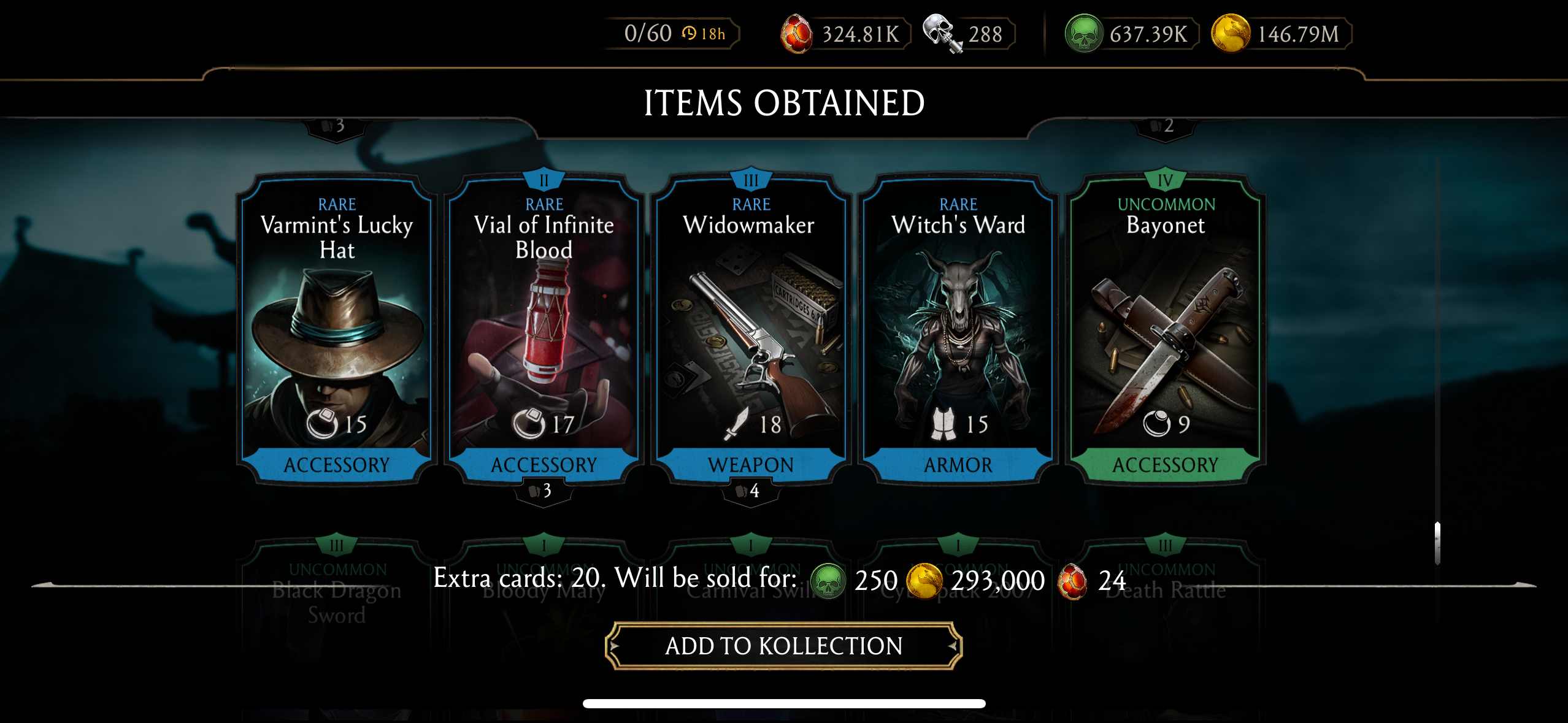Viewport: 1568px width, 723px height.
Task: Expand the duplicate count badge under Vial card
Action: (544, 491)
